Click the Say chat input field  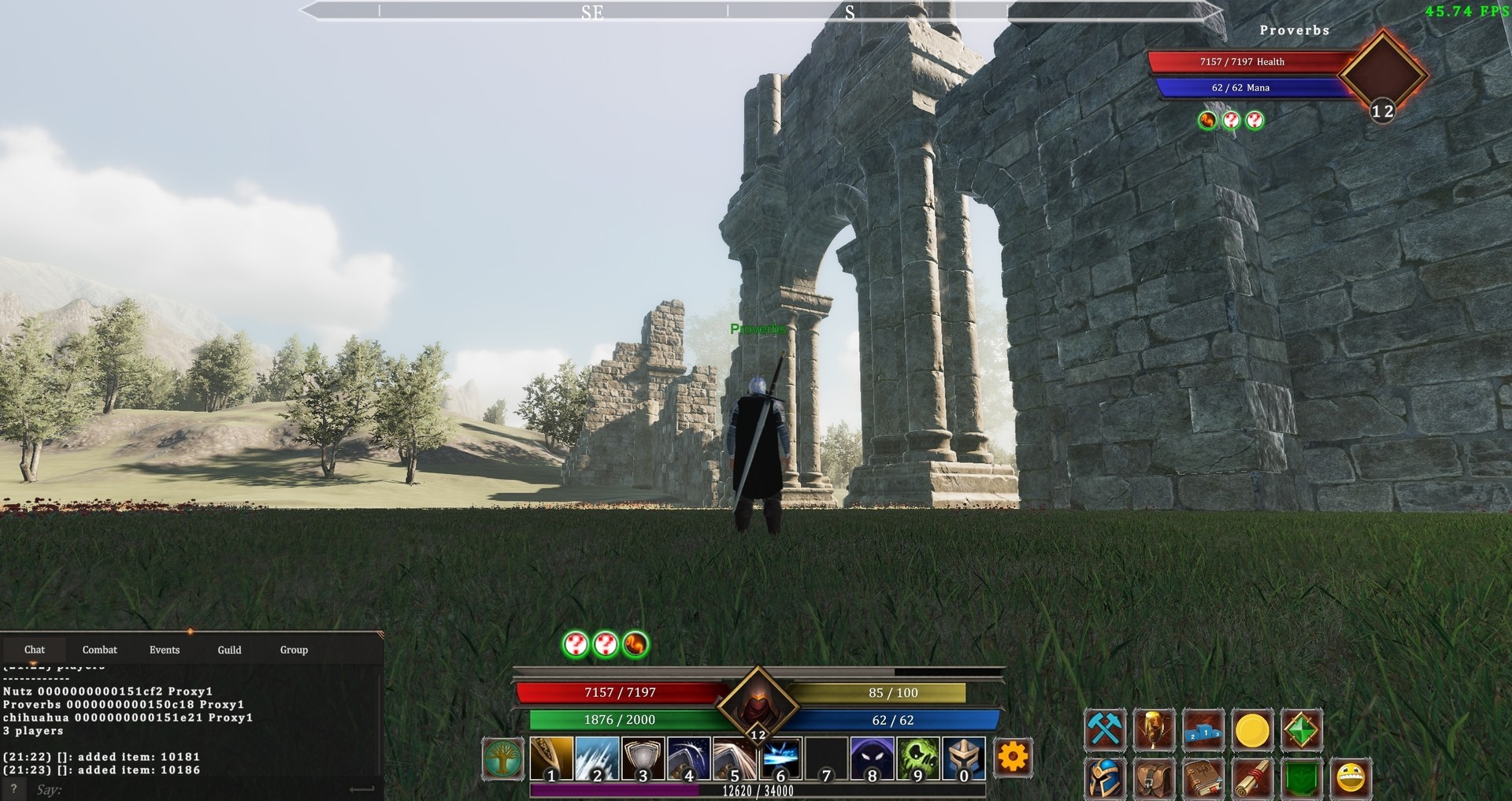pos(189,789)
